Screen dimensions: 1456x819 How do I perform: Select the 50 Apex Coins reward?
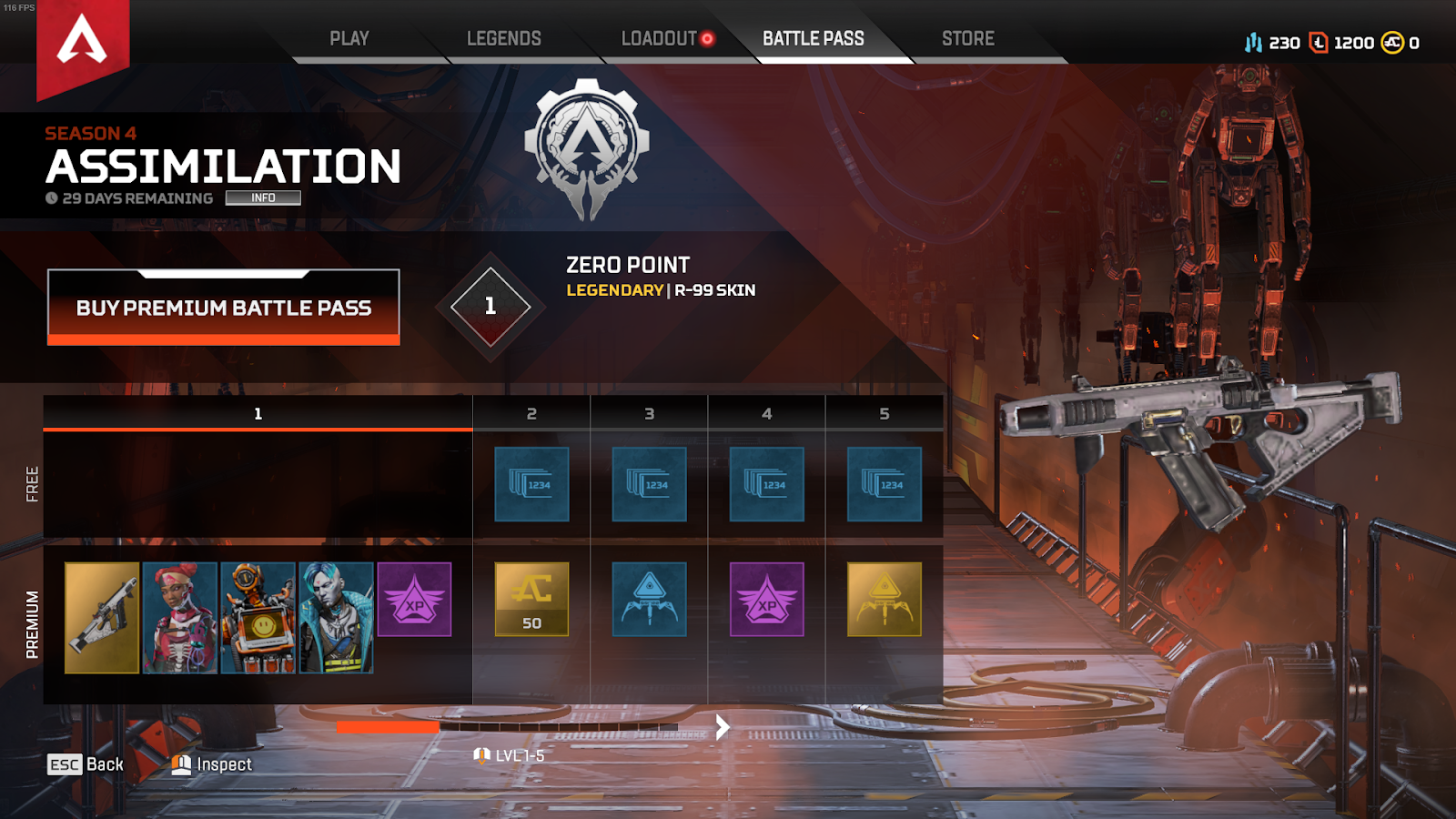(531, 599)
